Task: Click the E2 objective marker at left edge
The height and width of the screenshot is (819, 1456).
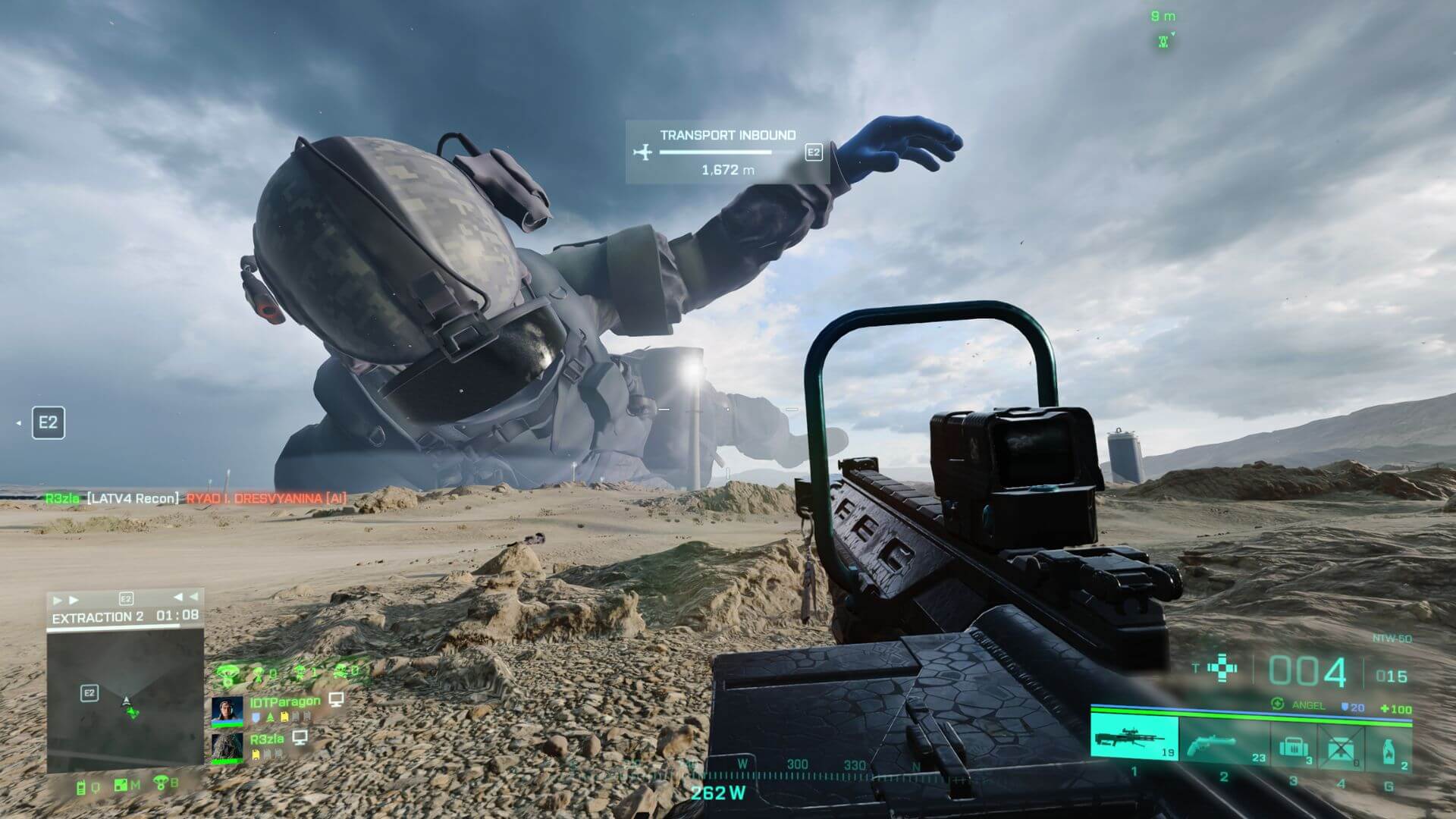Action: [x=48, y=422]
